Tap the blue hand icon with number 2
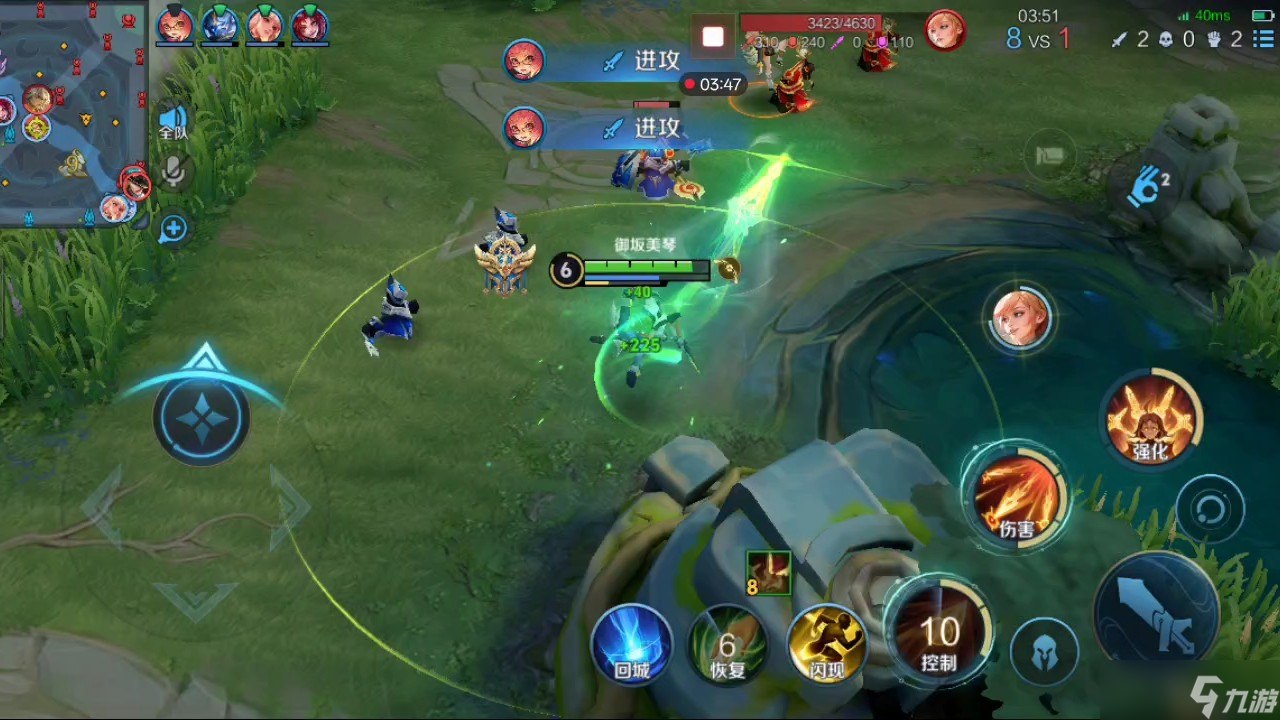The width and height of the screenshot is (1280, 720). (1146, 187)
